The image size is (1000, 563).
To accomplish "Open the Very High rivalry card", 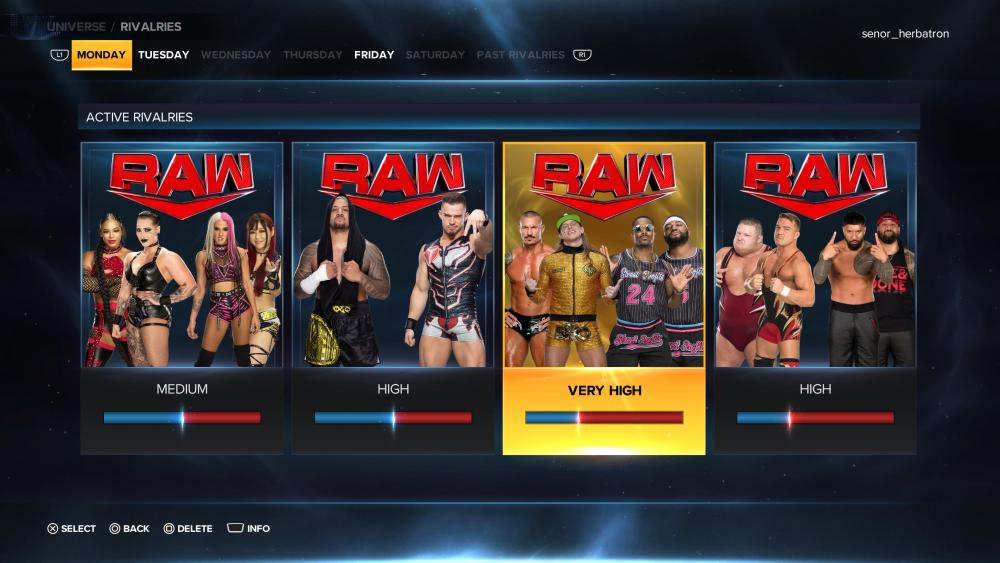I will pyautogui.click(x=604, y=298).
